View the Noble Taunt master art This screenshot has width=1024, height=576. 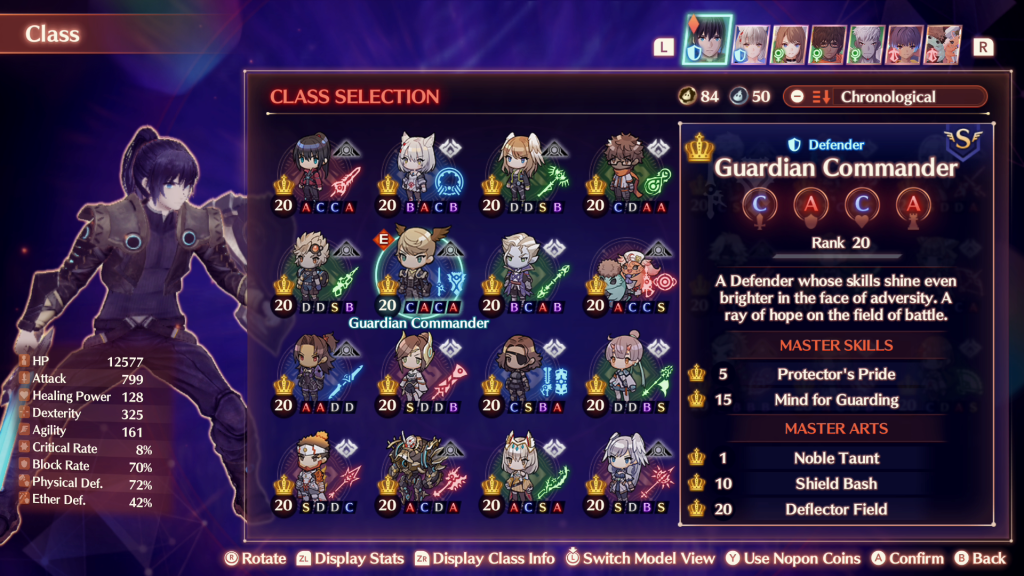[836, 458]
